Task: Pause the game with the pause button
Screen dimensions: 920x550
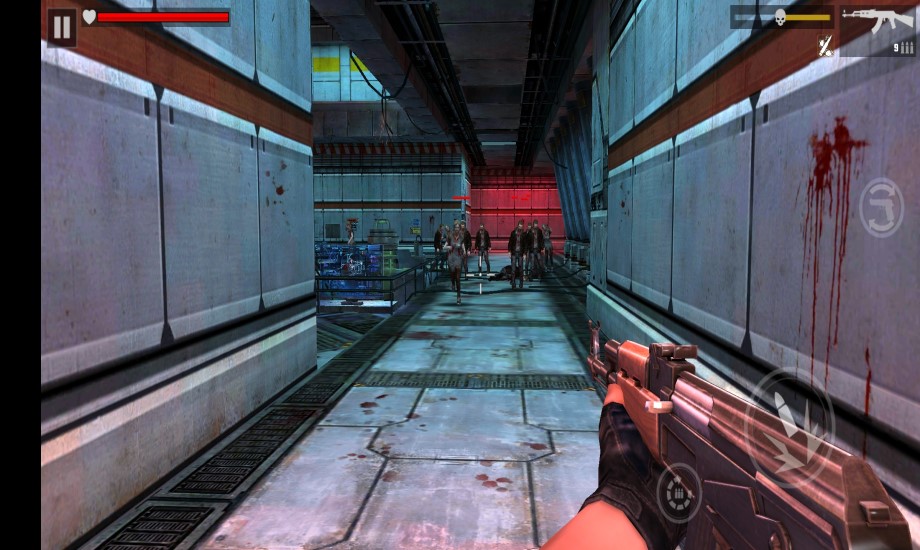Action: point(62,27)
